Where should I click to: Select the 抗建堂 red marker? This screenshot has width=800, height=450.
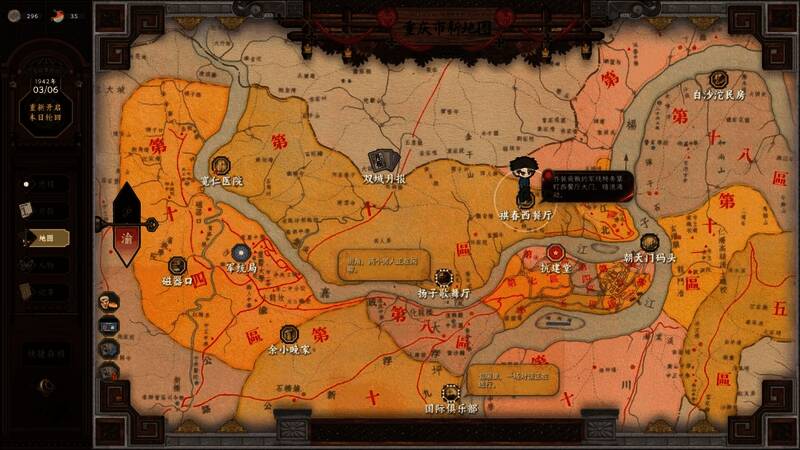click(556, 252)
